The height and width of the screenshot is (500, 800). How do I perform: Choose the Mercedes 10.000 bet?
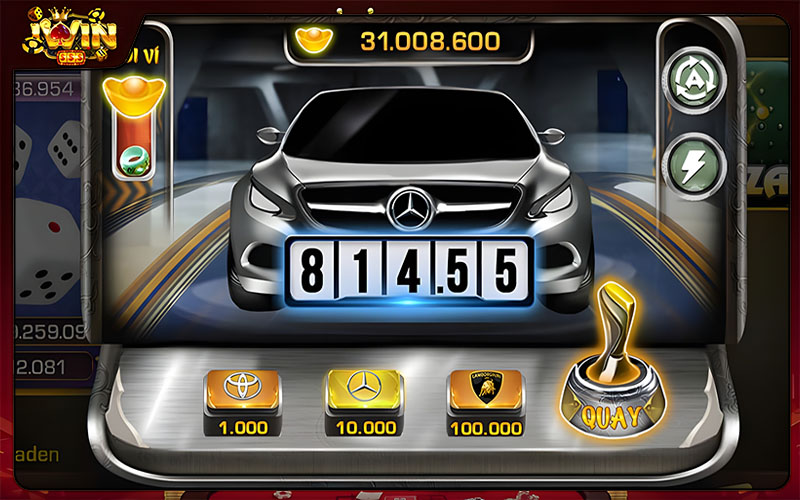pyautogui.click(x=363, y=389)
